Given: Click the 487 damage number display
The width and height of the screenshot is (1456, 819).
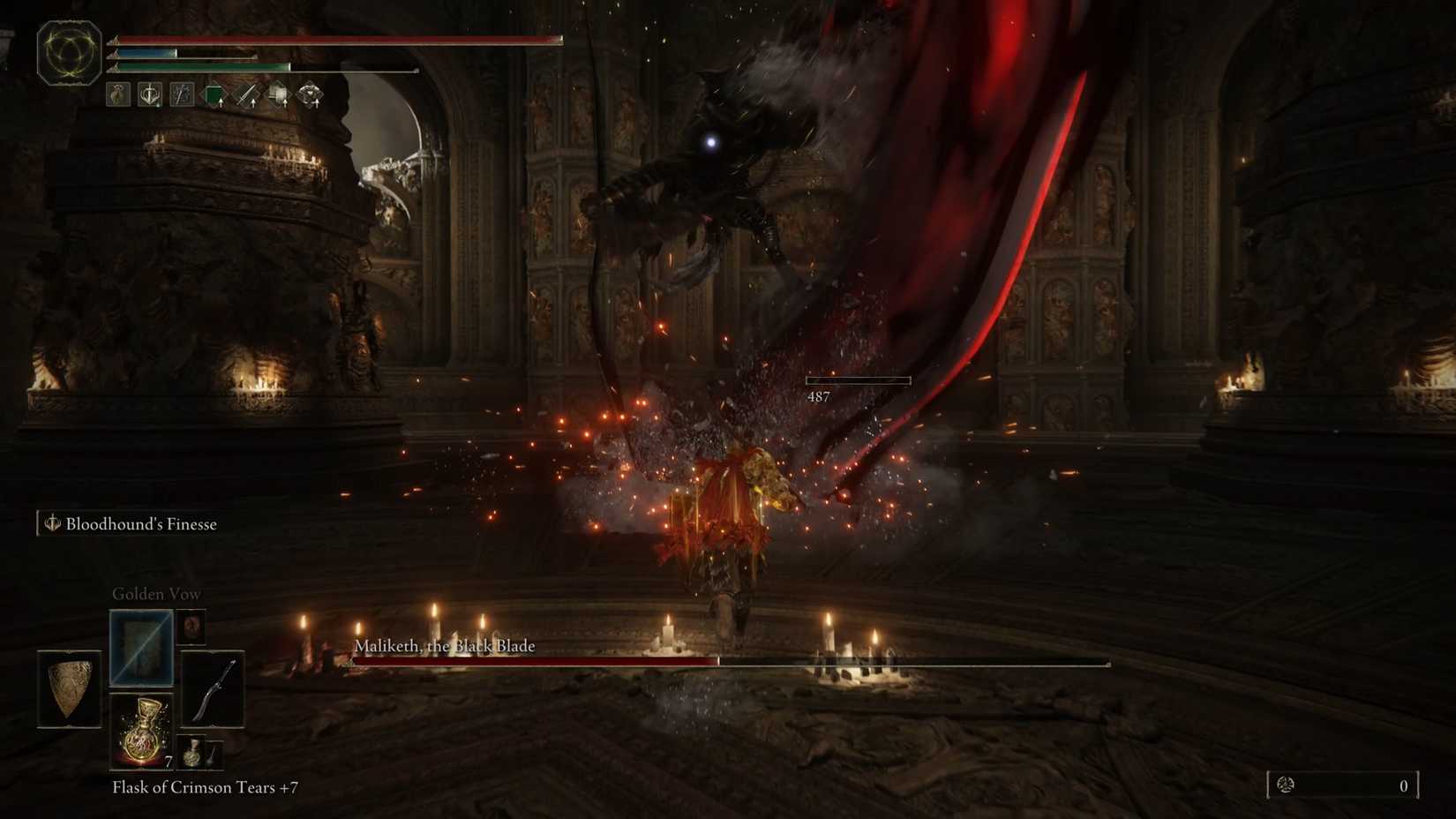Looking at the screenshot, I should tap(819, 396).
